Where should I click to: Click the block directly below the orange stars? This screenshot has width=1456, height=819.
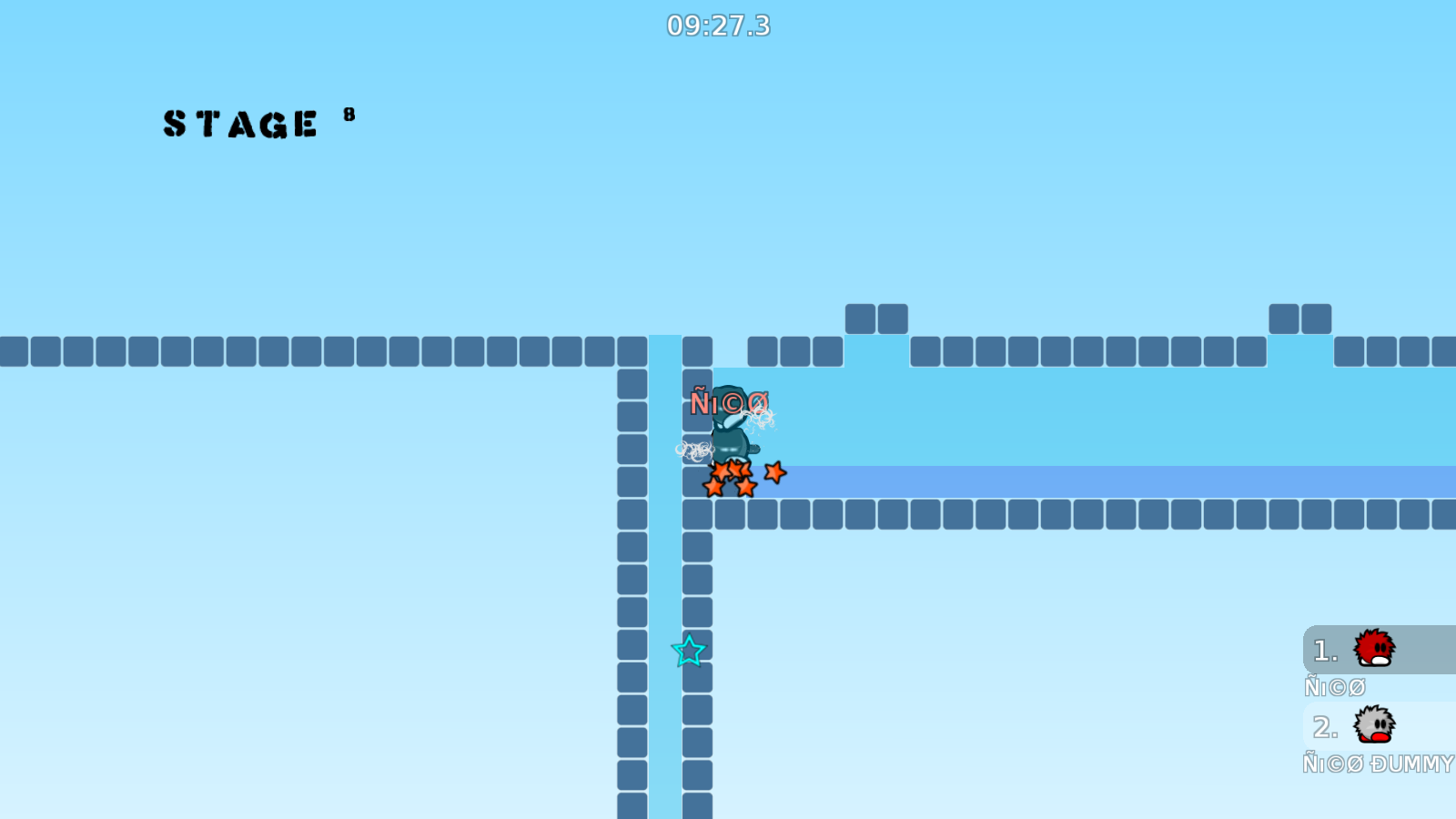click(728, 514)
